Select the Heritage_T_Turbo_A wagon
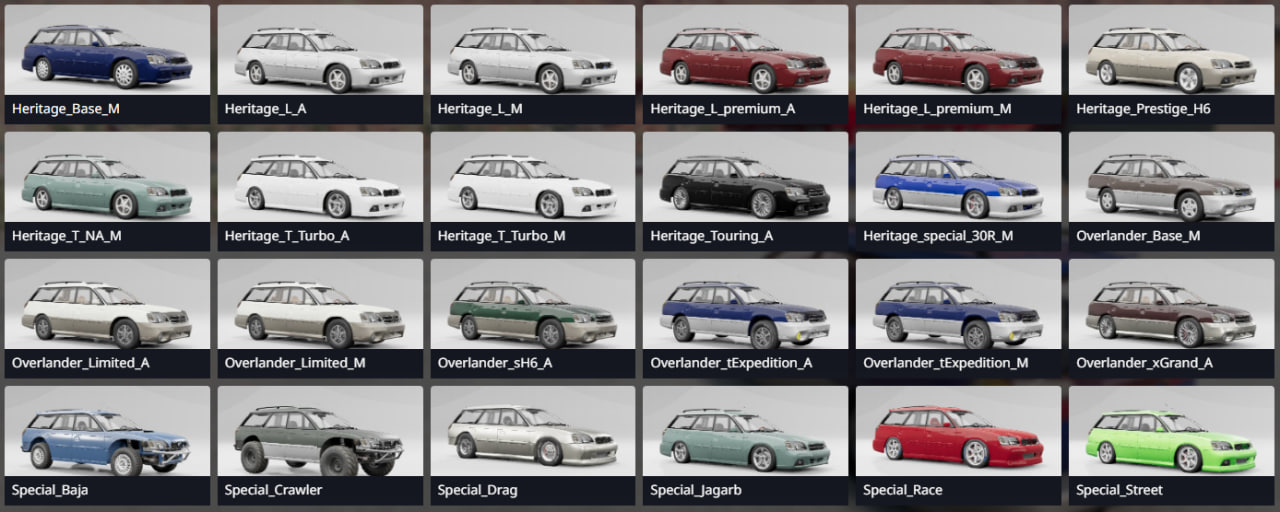Image resolution: width=1280 pixels, height=512 pixels. 320,187
